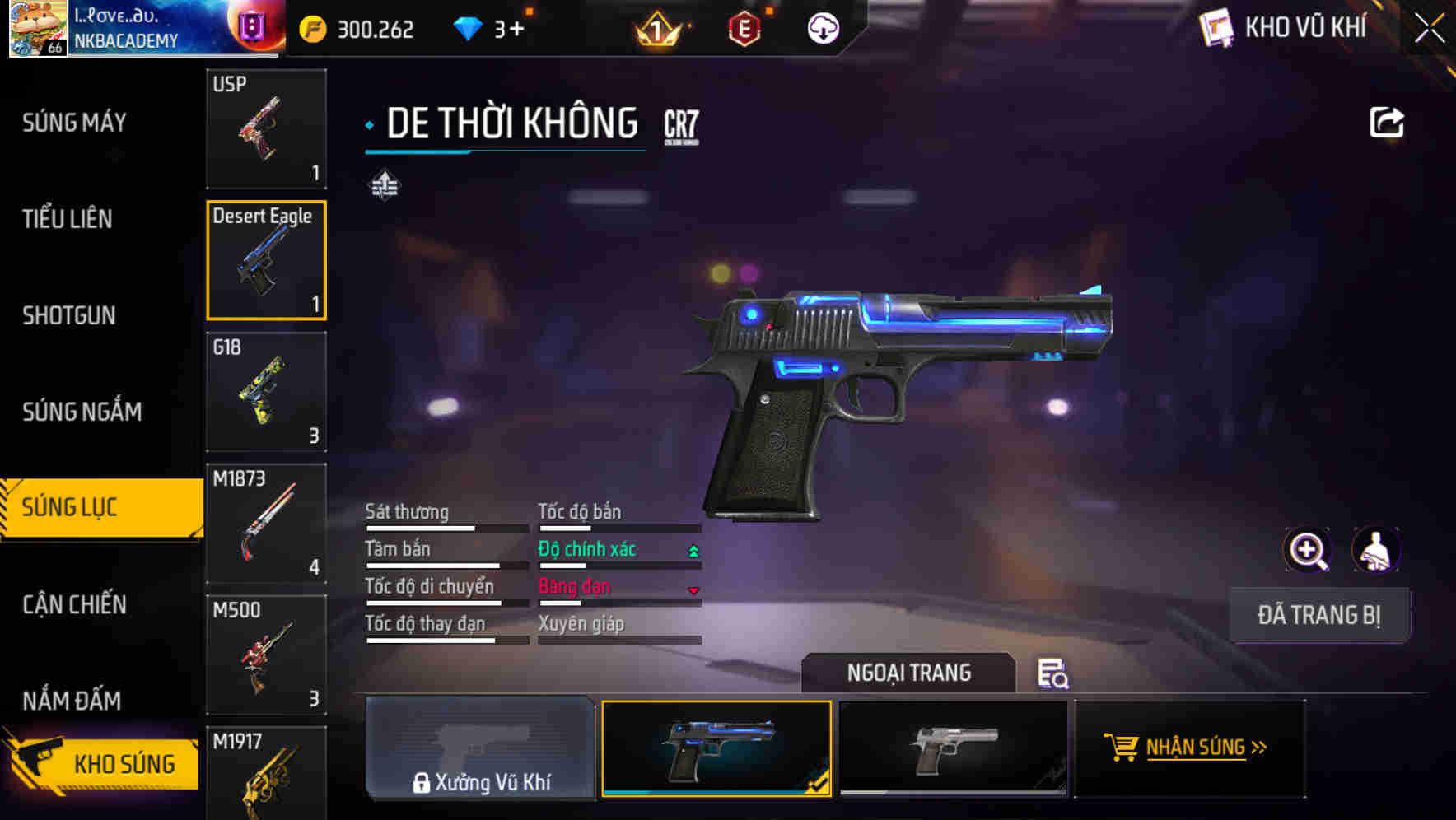Select the SHOTGUN weapon category
The image size is (1456, 820).
click(x=69, y=315)
